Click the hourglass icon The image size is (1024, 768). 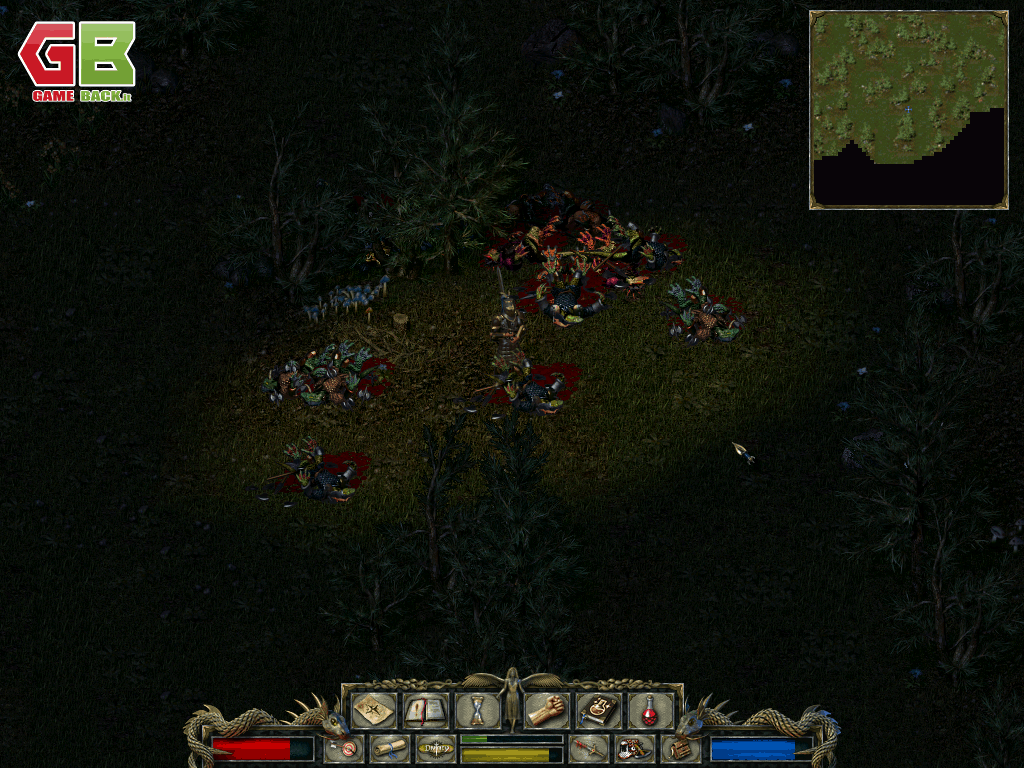(x=477, y=711)
